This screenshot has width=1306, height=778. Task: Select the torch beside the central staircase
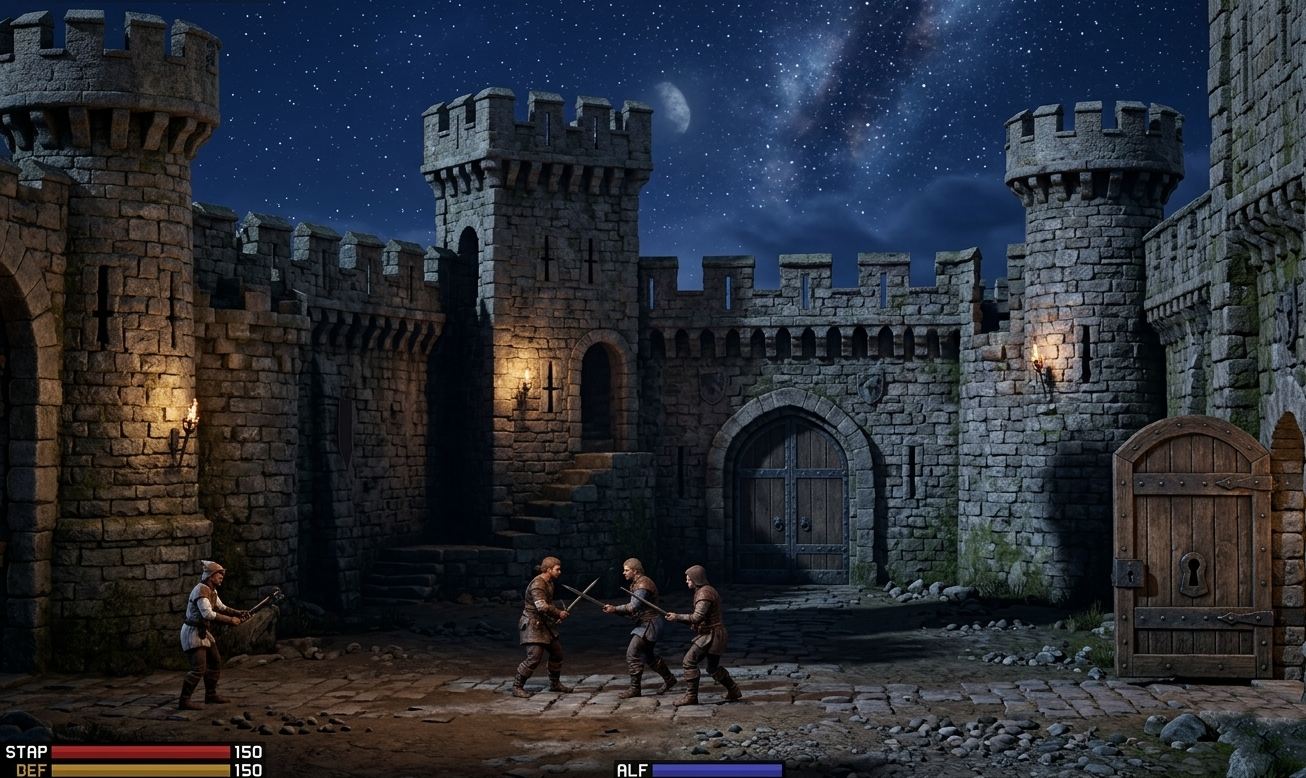click(523, 382)
